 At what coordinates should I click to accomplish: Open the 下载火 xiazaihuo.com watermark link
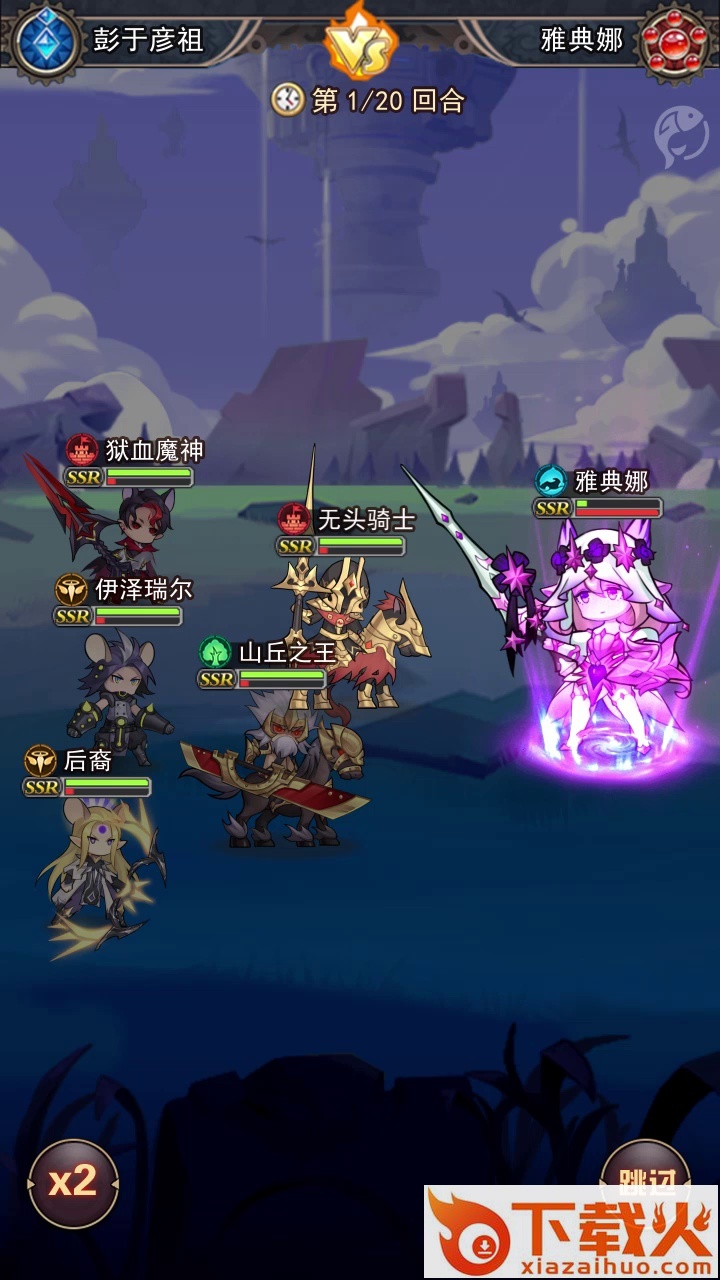(x=571, y=1232)
